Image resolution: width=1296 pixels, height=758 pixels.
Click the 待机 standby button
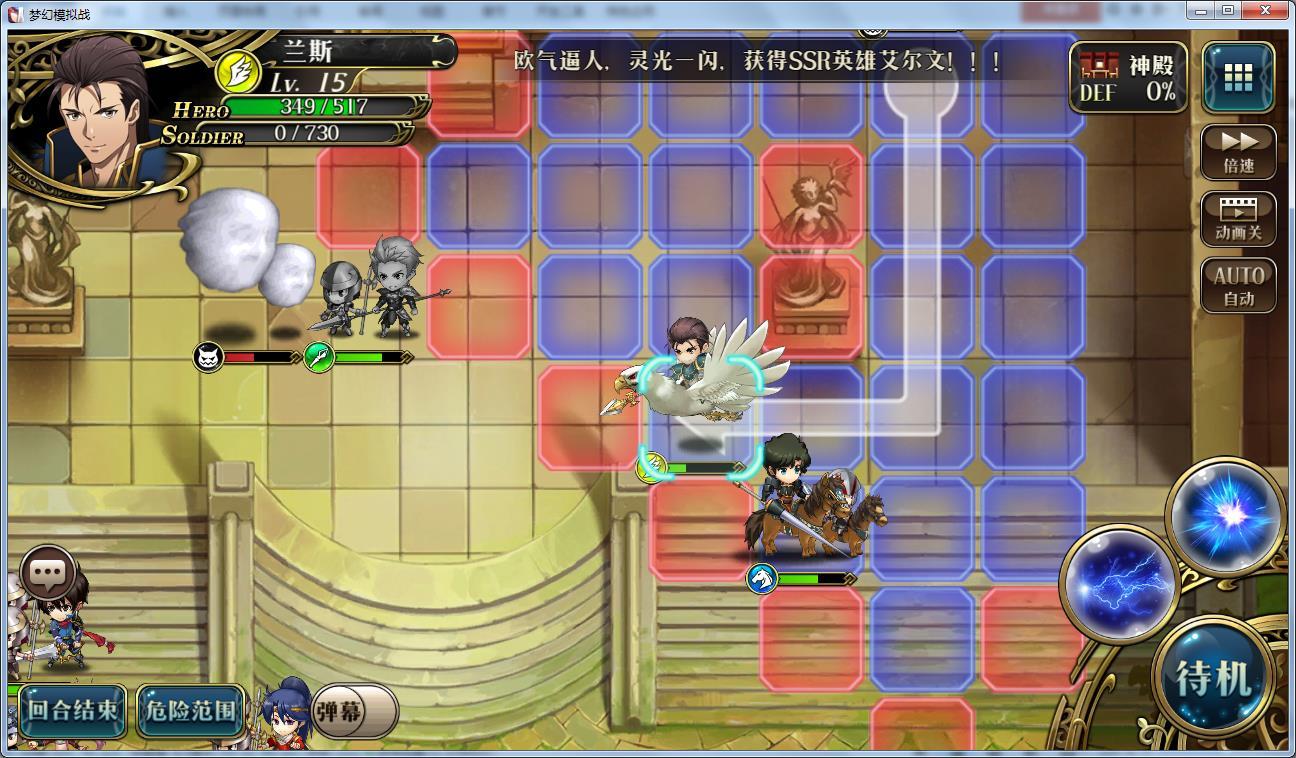[1213, 678]
